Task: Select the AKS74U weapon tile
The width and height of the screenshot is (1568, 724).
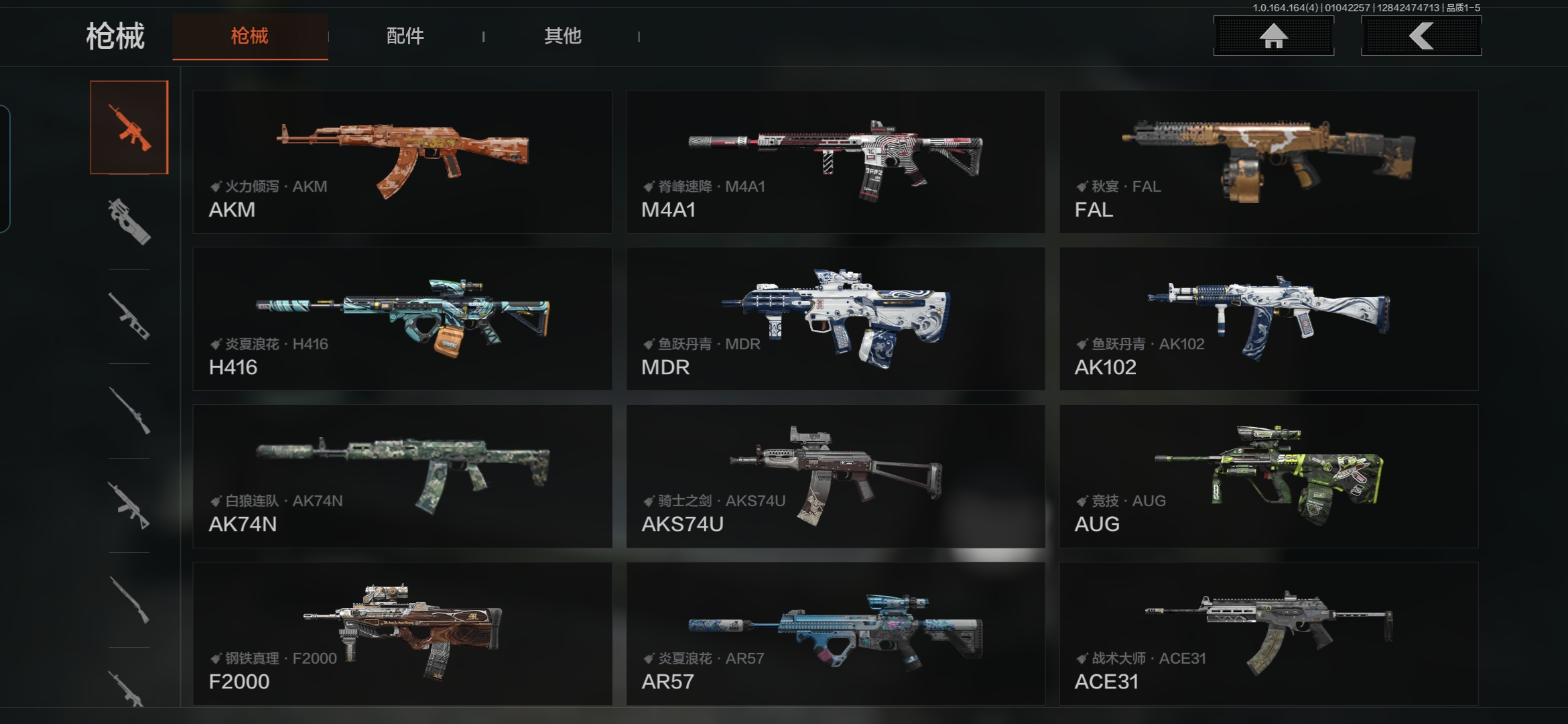Action: 836,476
